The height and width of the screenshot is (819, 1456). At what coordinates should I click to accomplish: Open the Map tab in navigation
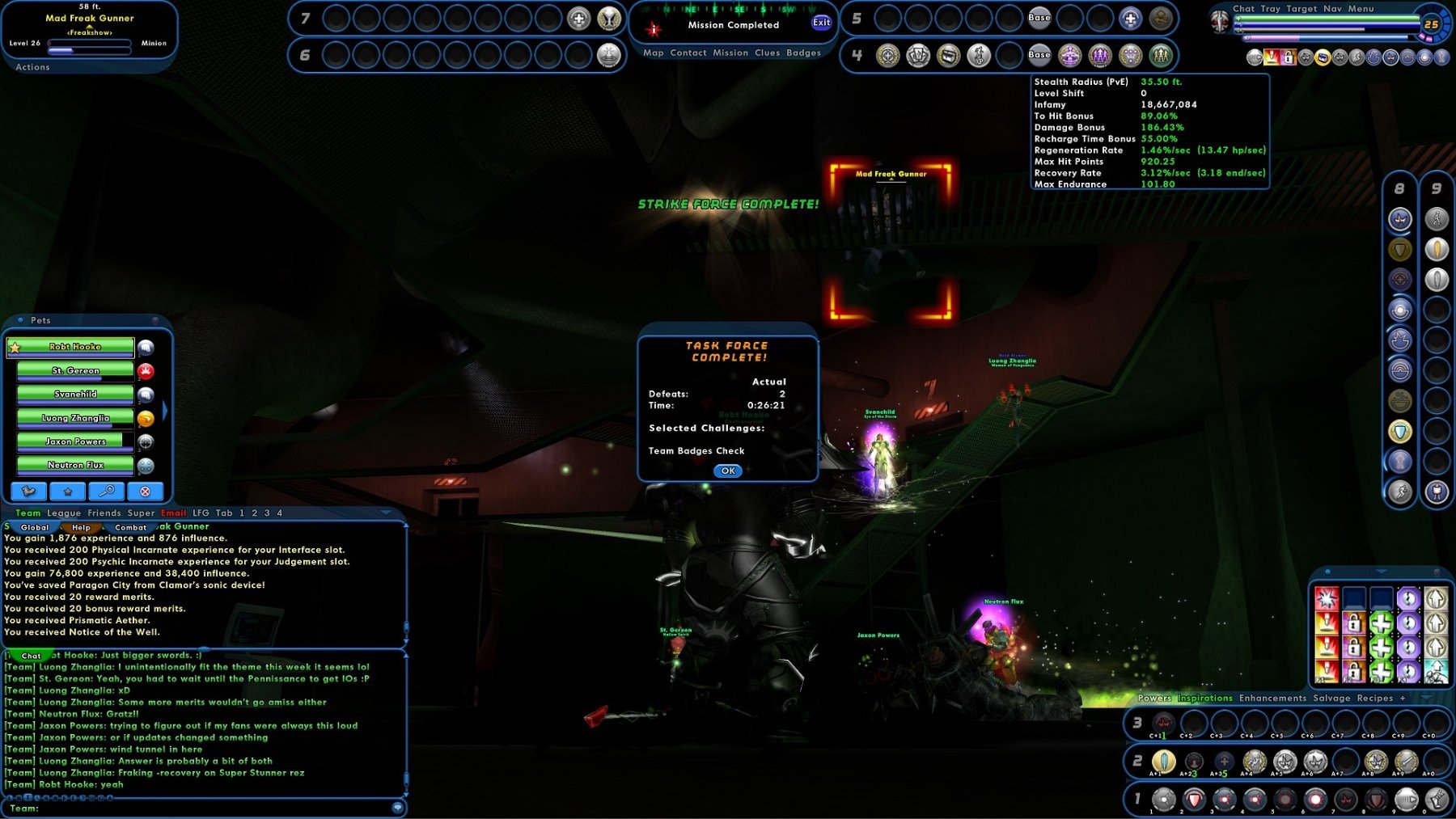pyautogui.click(x=654, y=53)
